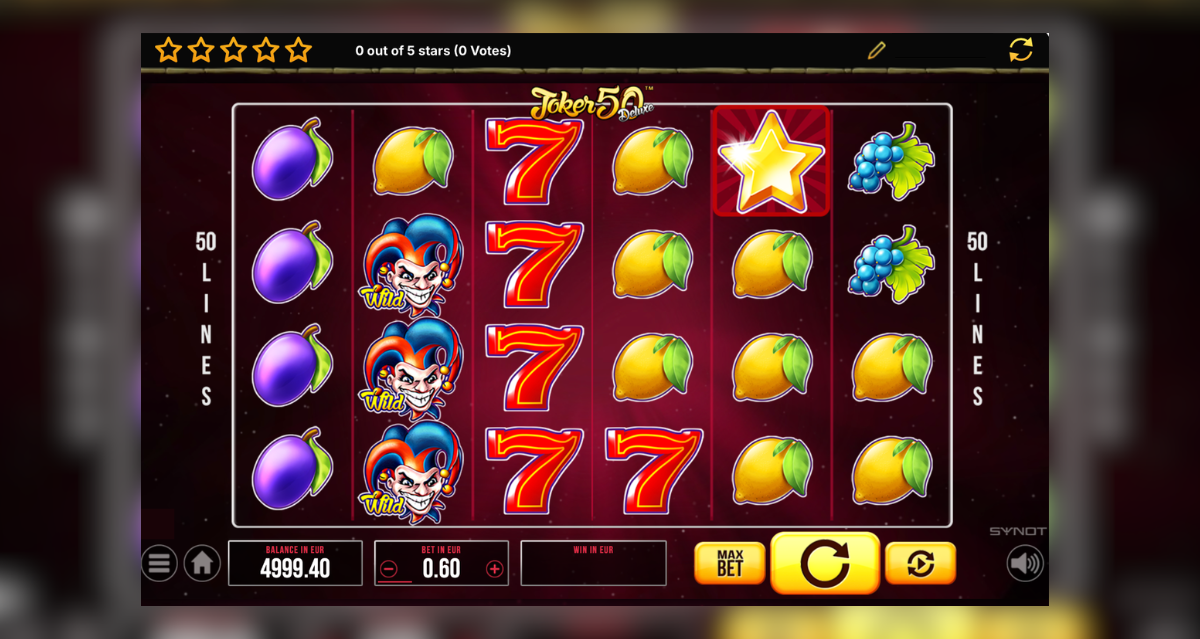Decrease the bet with the minus button

point(390,569)
